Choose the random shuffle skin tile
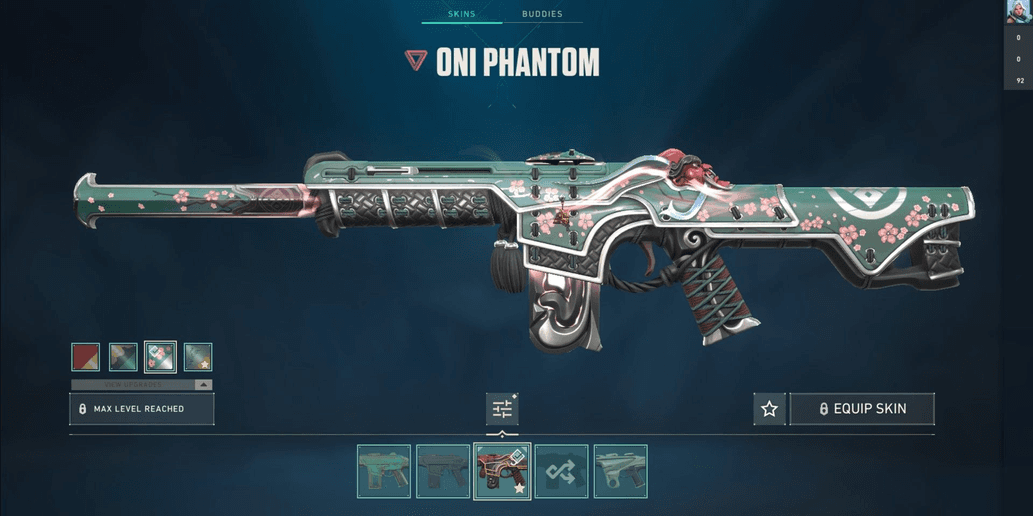Screen dimensions: 1033x516 coord(561,471)
